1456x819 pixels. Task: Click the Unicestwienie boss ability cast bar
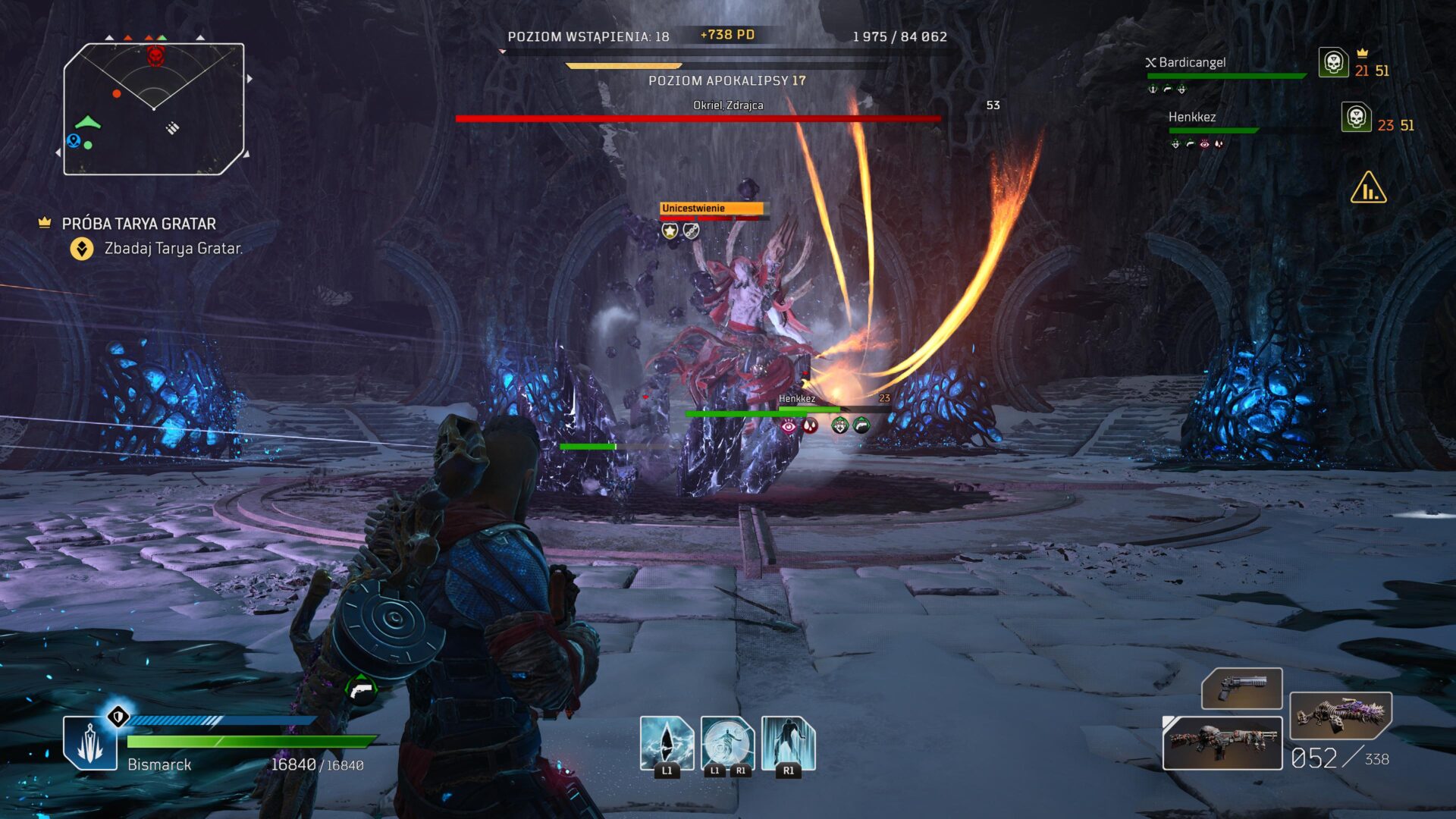pos(711,209)
